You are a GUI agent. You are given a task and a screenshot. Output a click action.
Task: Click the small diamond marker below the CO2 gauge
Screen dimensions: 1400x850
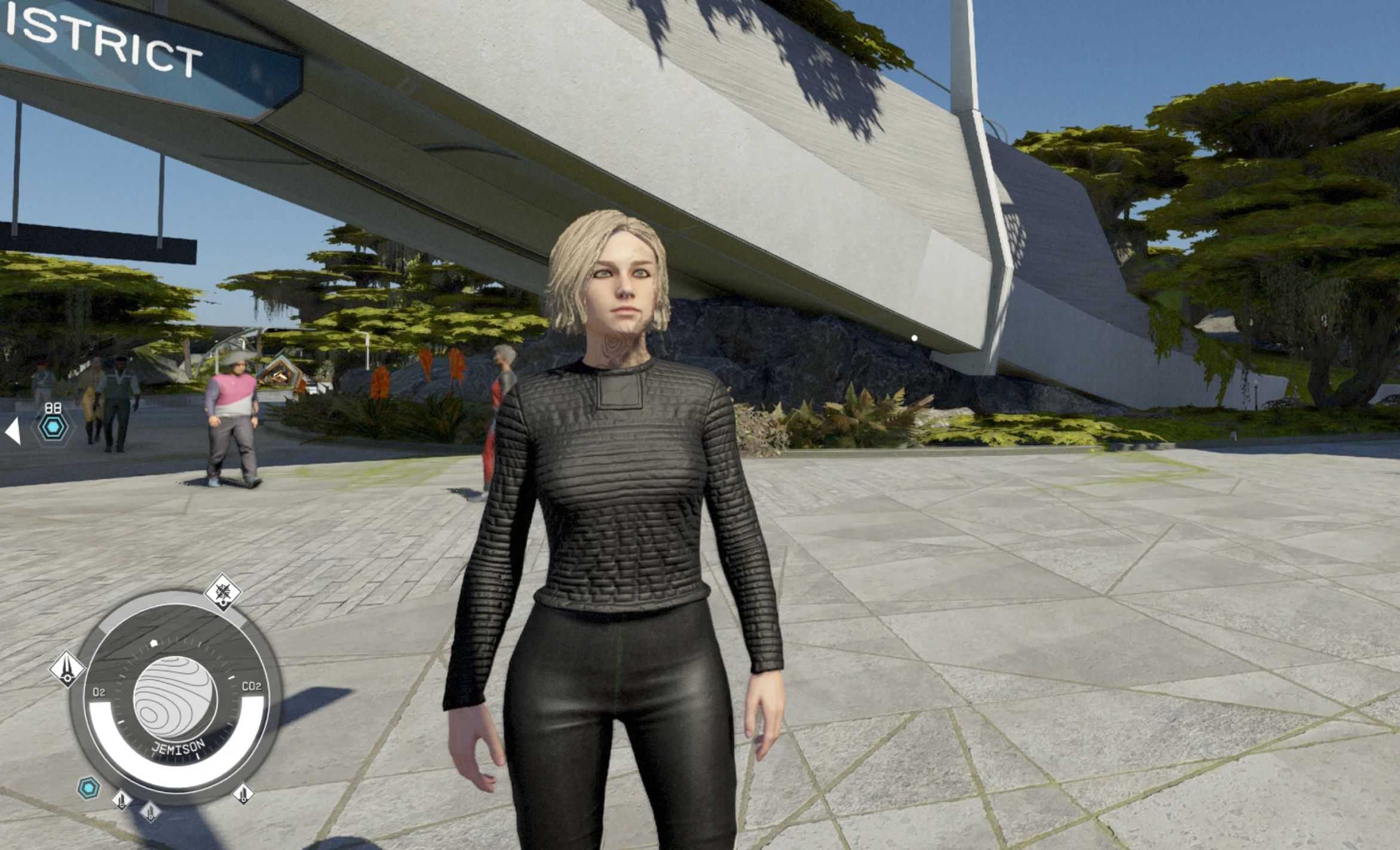[243, 794]
